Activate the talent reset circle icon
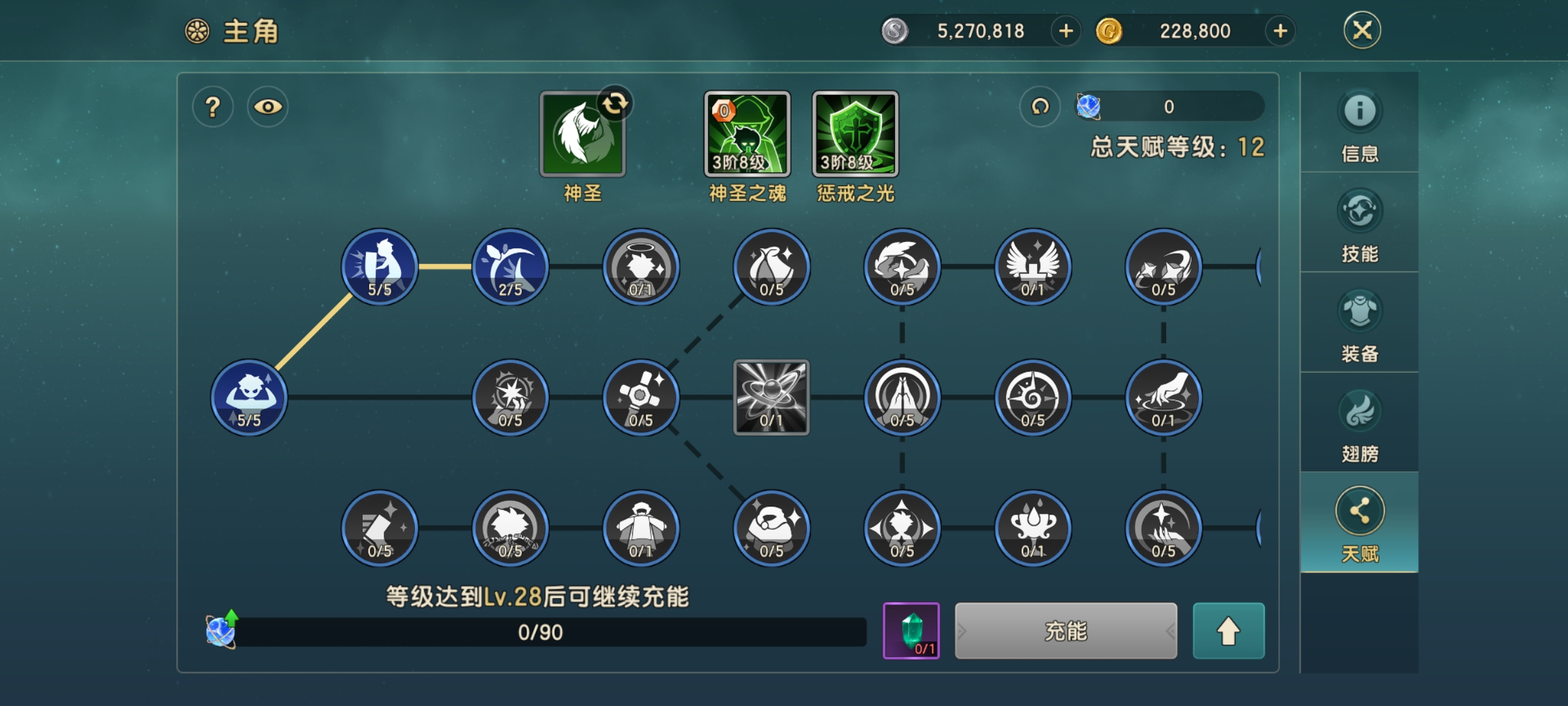Screen dimensions: 1568x706 [x=1039, y=105]
